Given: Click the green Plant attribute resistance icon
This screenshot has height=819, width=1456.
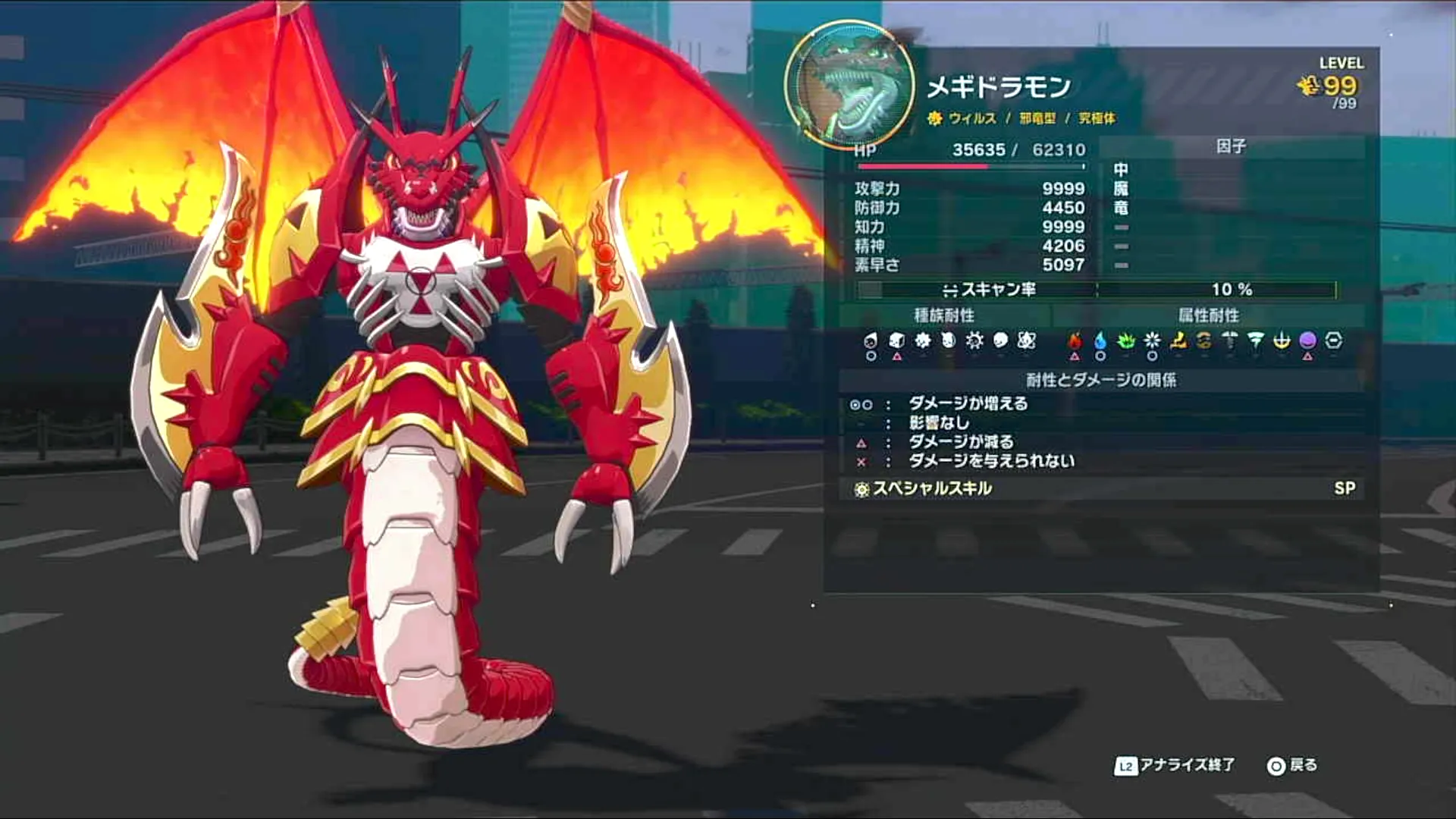Looking at the screenshot, I should click(1125, 340).
